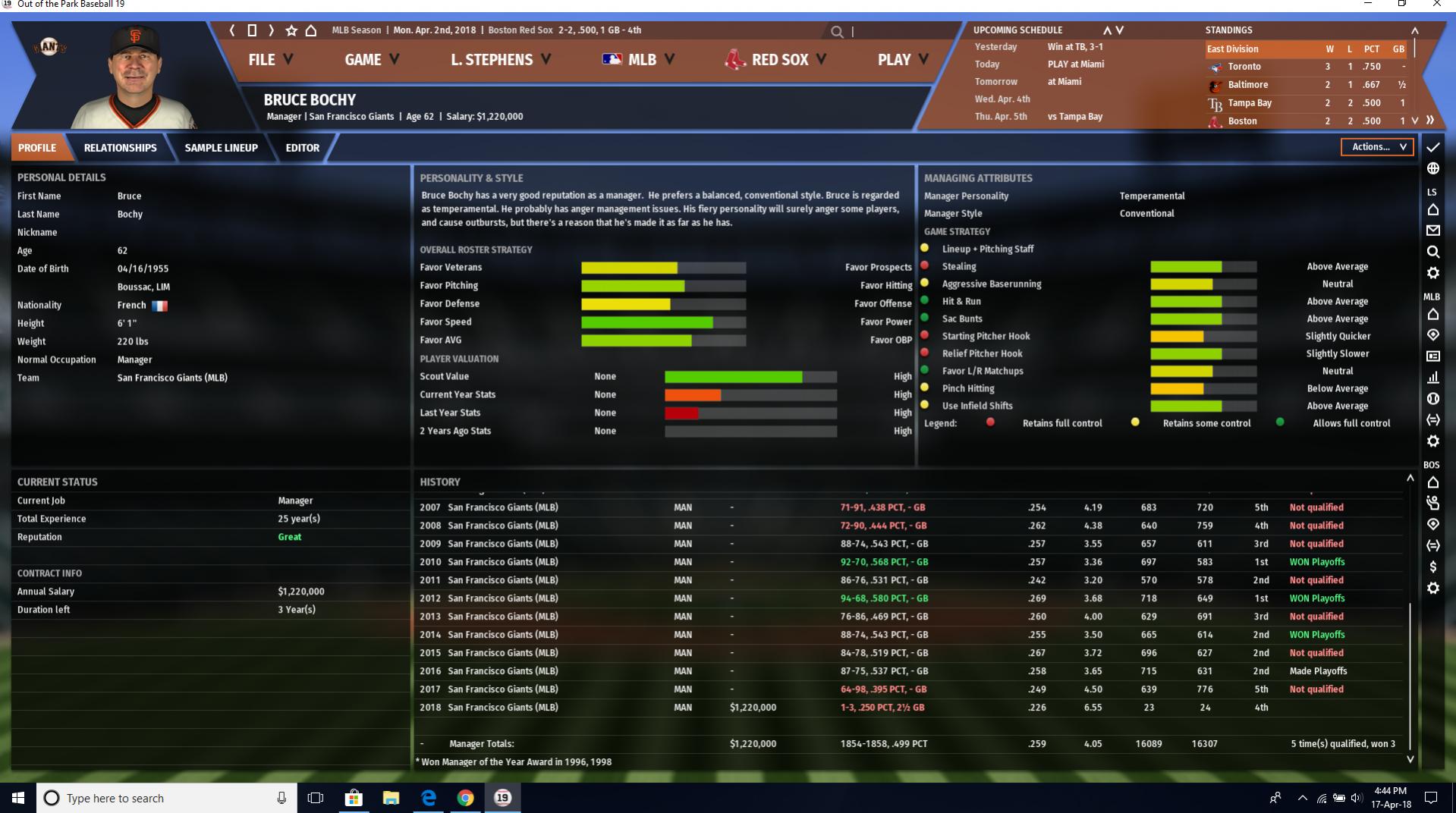Open the mail envelope icon in sidebar

tap(1432, 231)
